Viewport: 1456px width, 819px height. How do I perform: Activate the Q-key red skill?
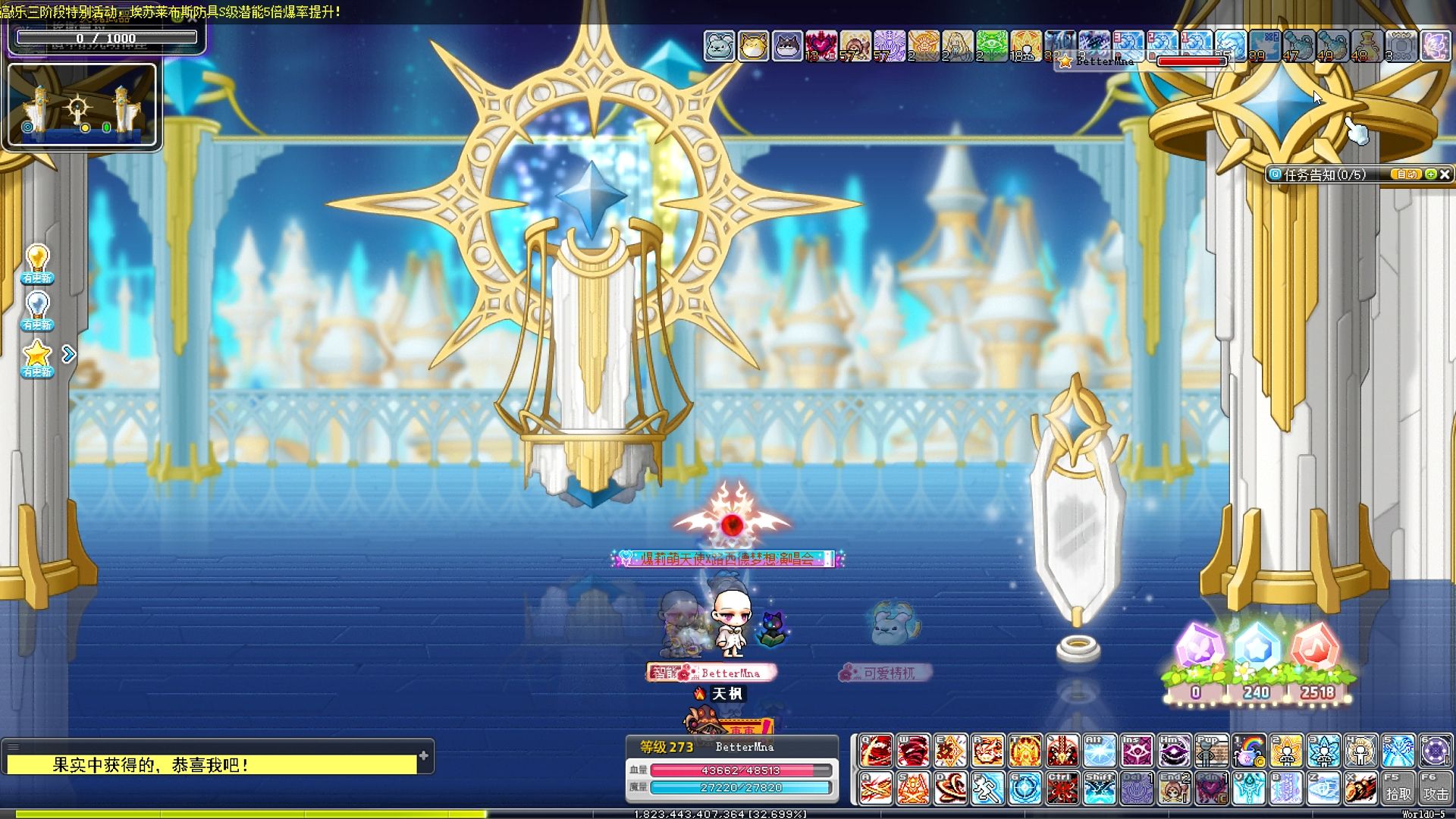click(x=876, y=752)
